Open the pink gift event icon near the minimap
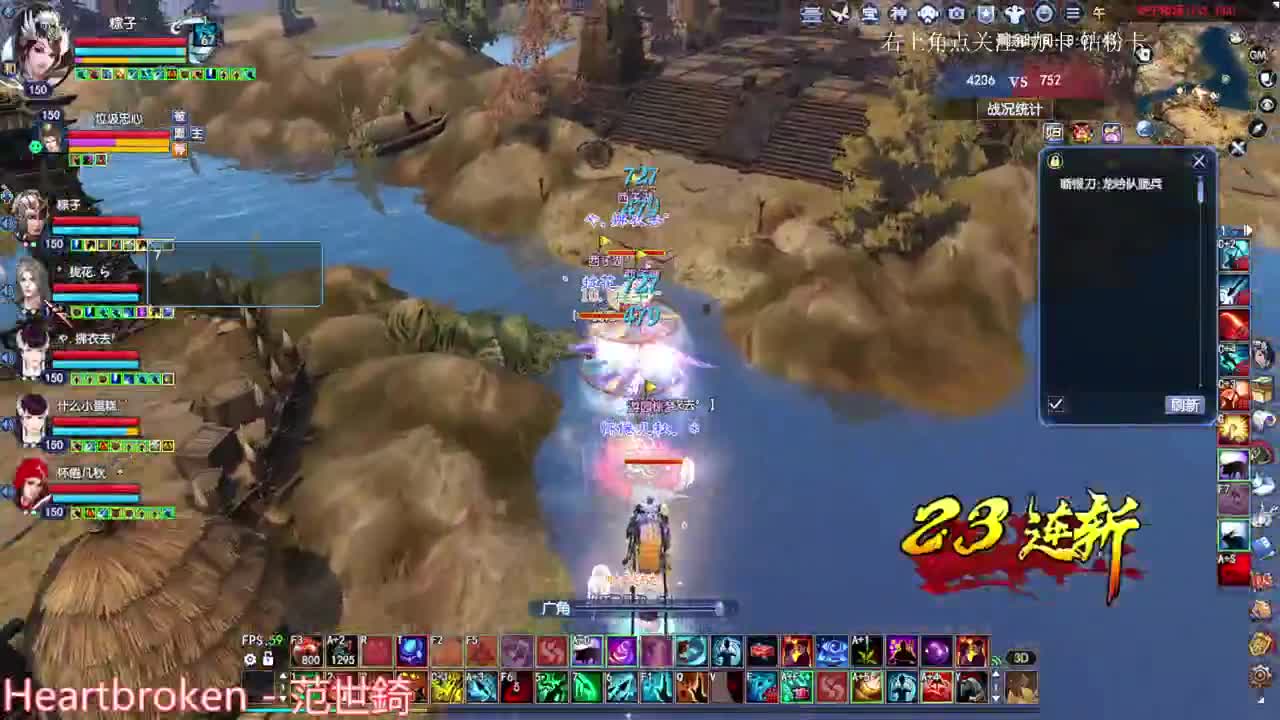1280x720 pixels. click(x=1113, y=132)
